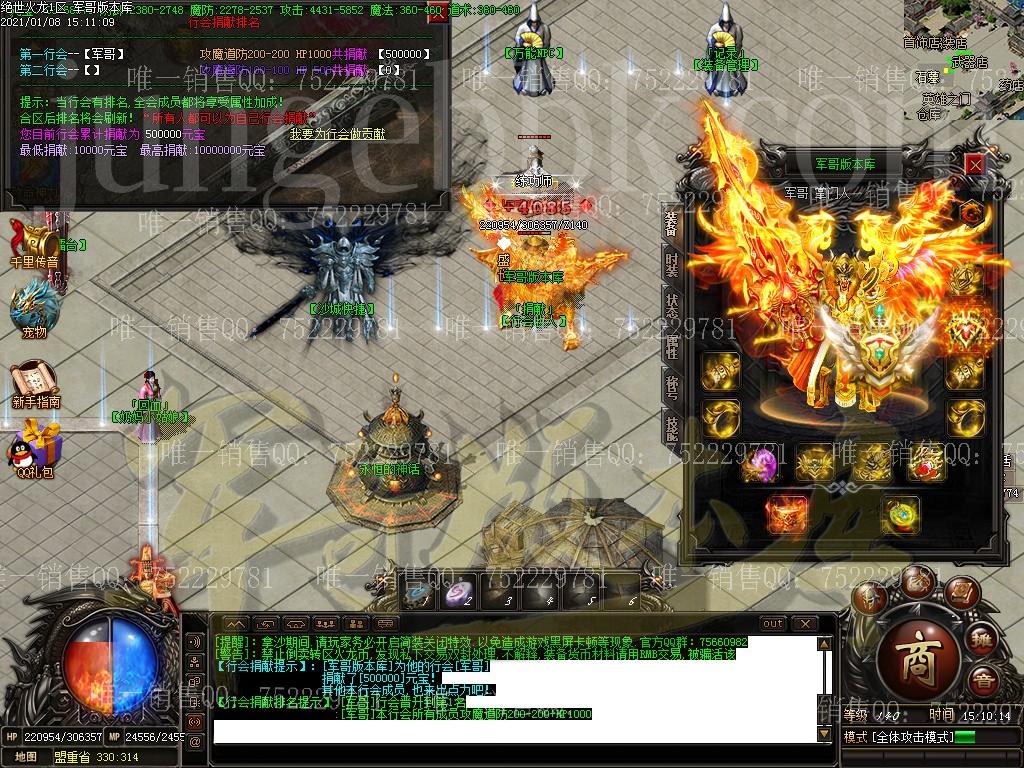Image resolution: width=1024 pixels, height=768 pixels.
Task: Click the 地图 map button
Action: (26, 757)
